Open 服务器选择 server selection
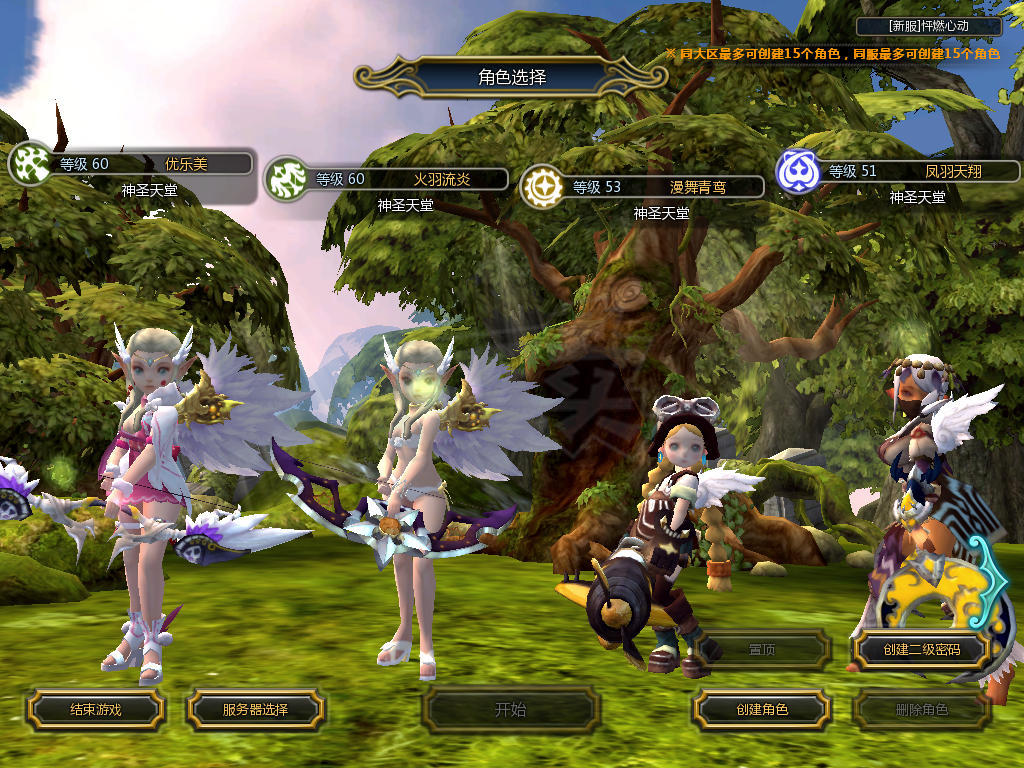1024x768 pixels. click(x=255, y=709)
